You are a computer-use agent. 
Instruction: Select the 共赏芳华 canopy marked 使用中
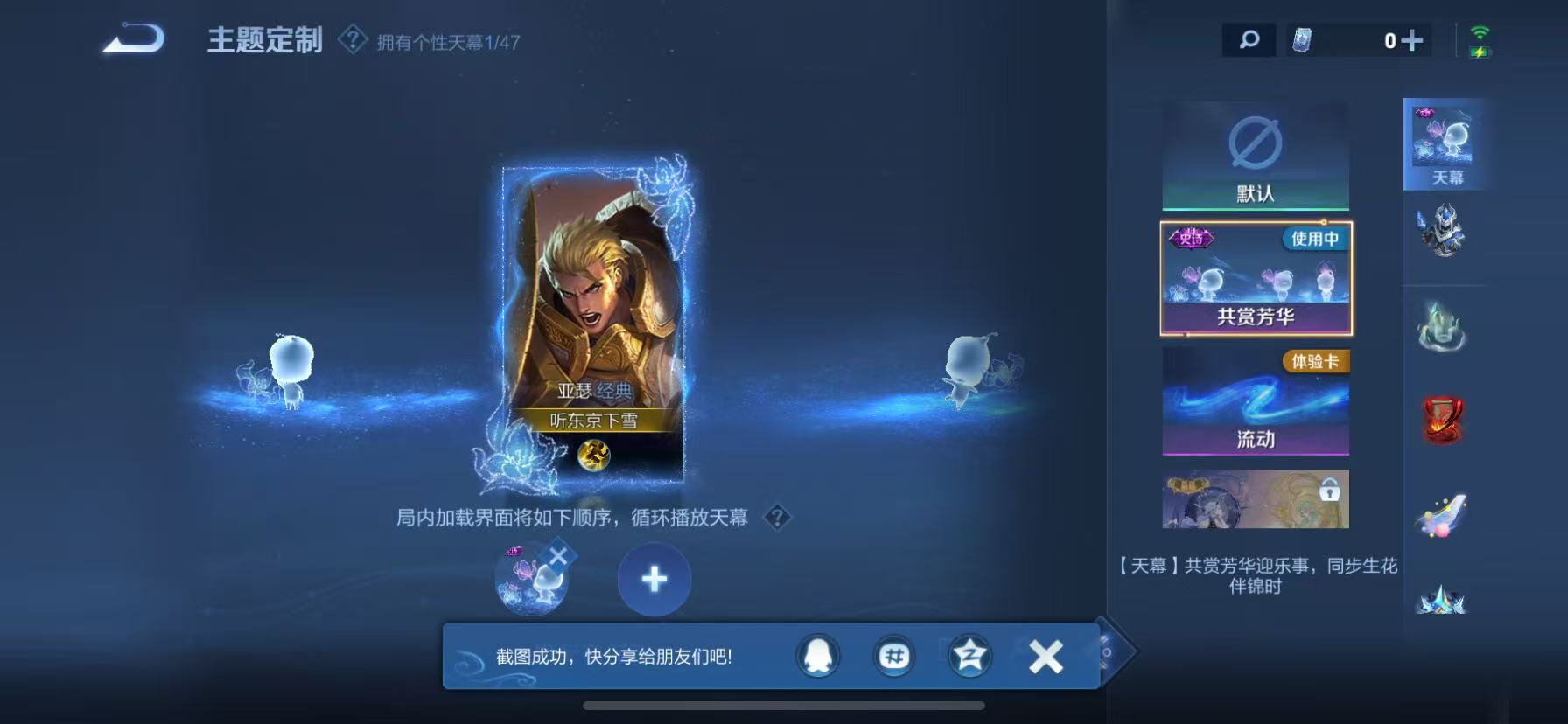1255,278
